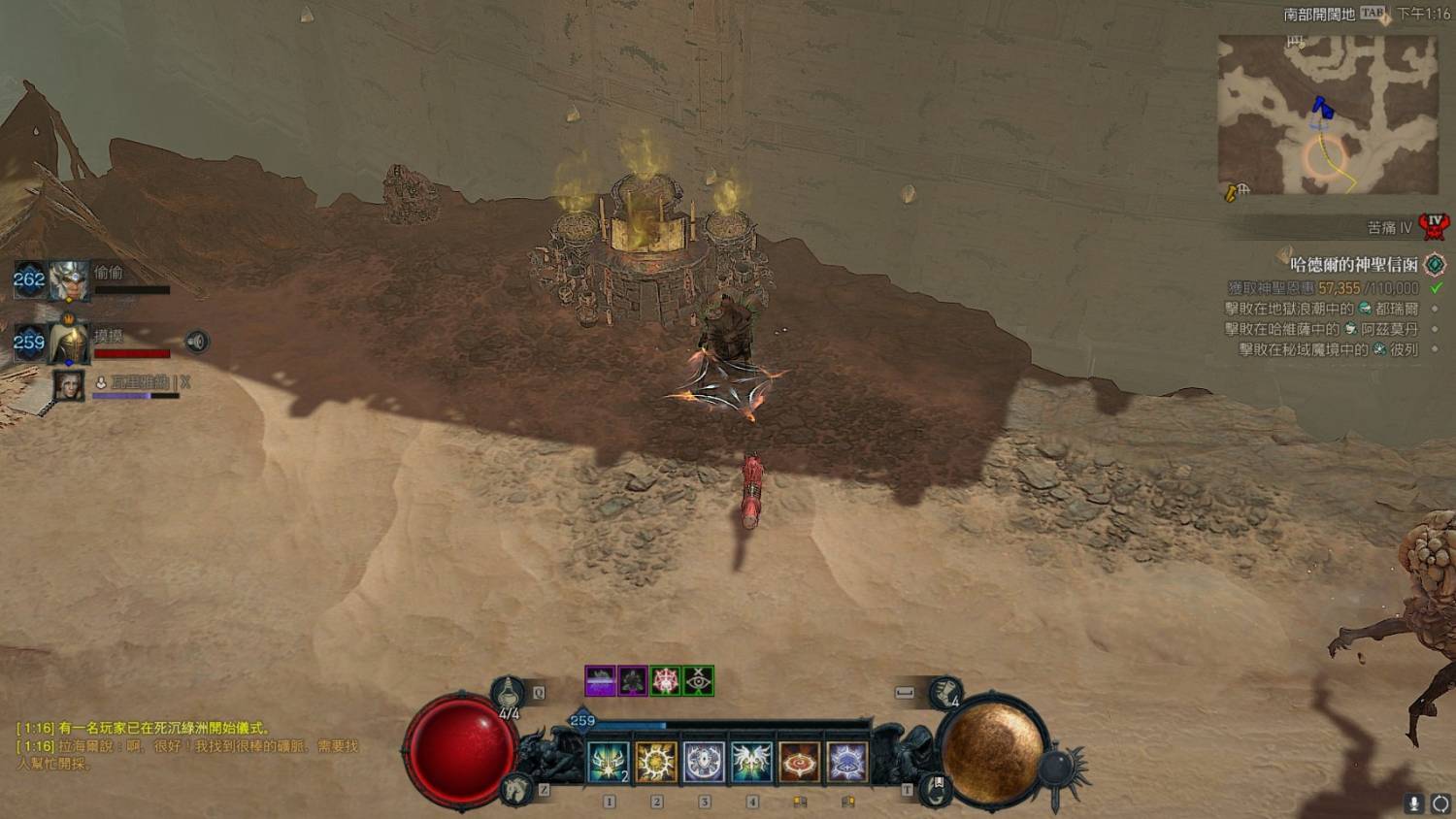Click the Torment IV skull difficulty icon
Image resolution: width=1456 pixels, height=819 pixels.
1434,227
